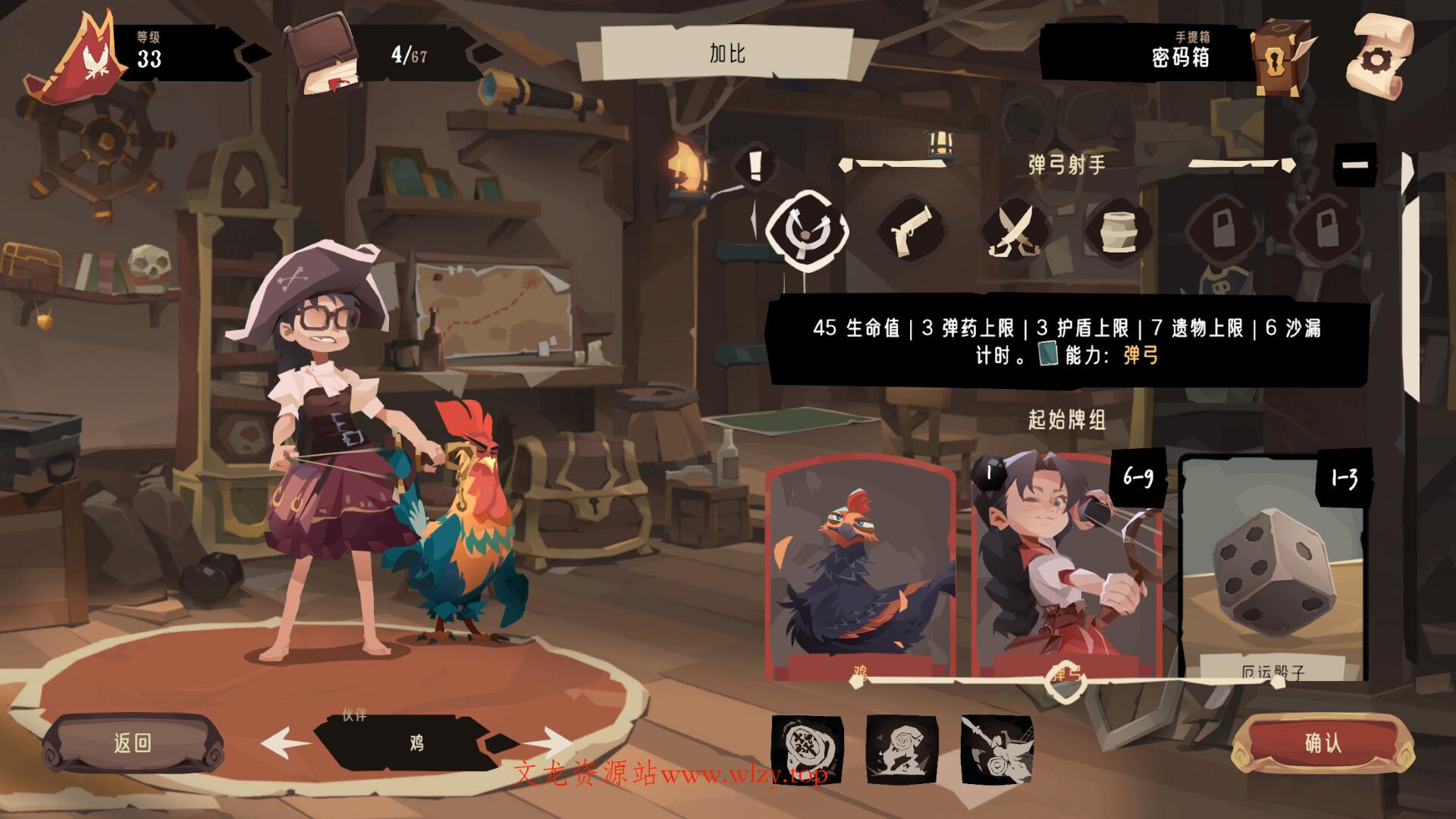Inspect the 厄运骰子 dice card
The width and height of the screenshot is (1456, 819).
pos(1272,569)
